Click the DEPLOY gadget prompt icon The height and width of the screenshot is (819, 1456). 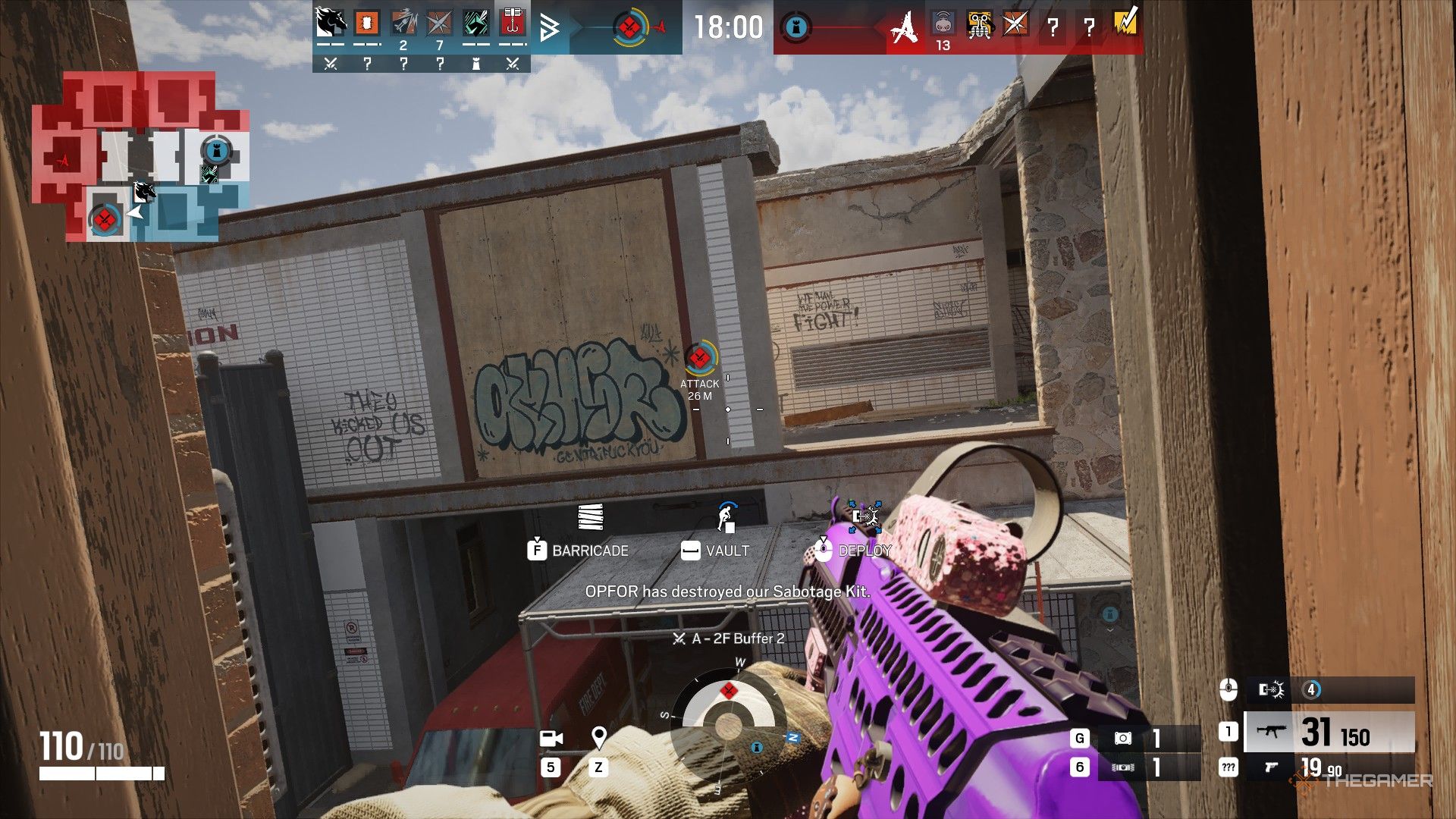click(x=823, y=551)
